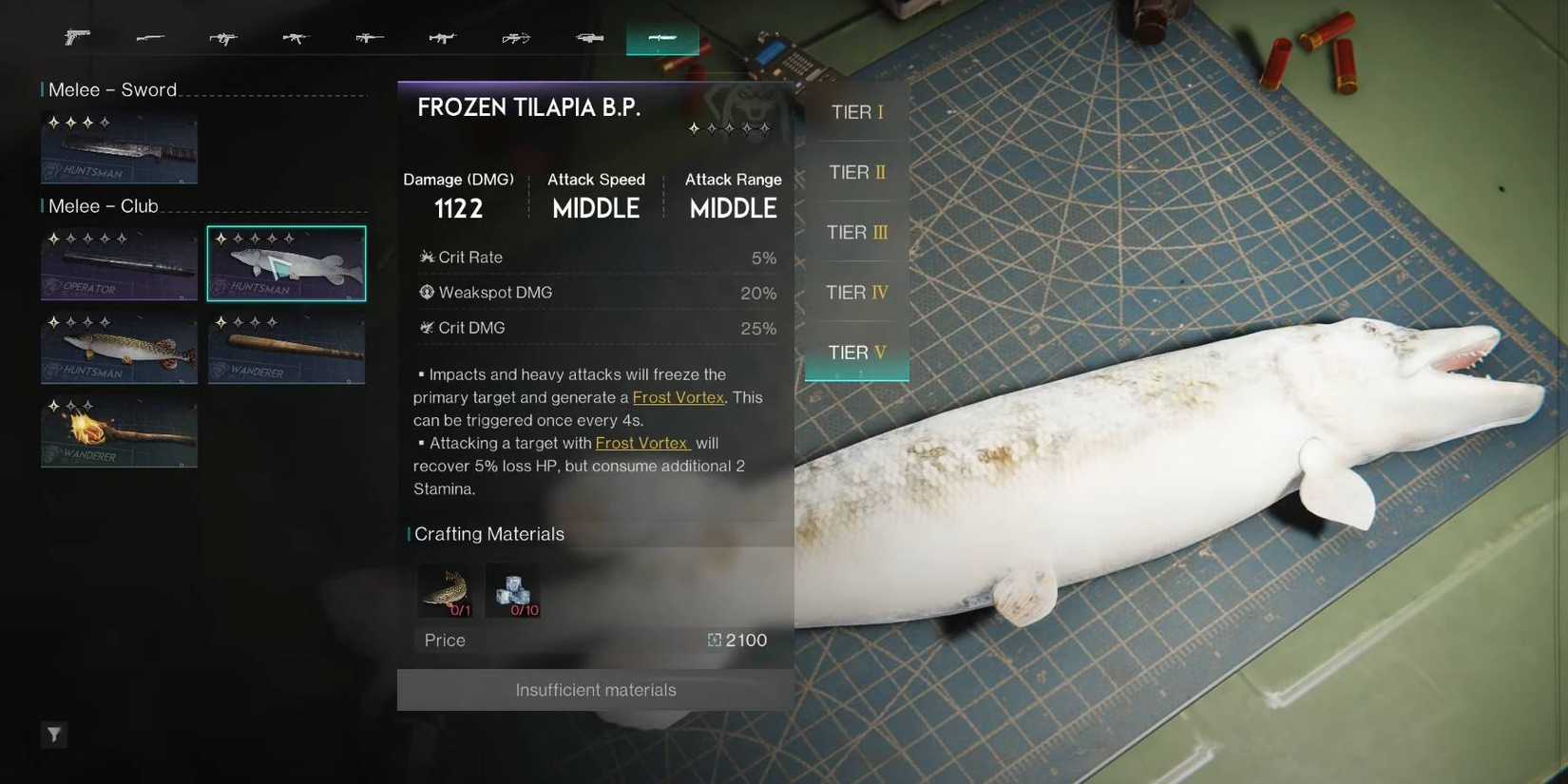Open the pistol weapon category tab

tap(77, 38)
